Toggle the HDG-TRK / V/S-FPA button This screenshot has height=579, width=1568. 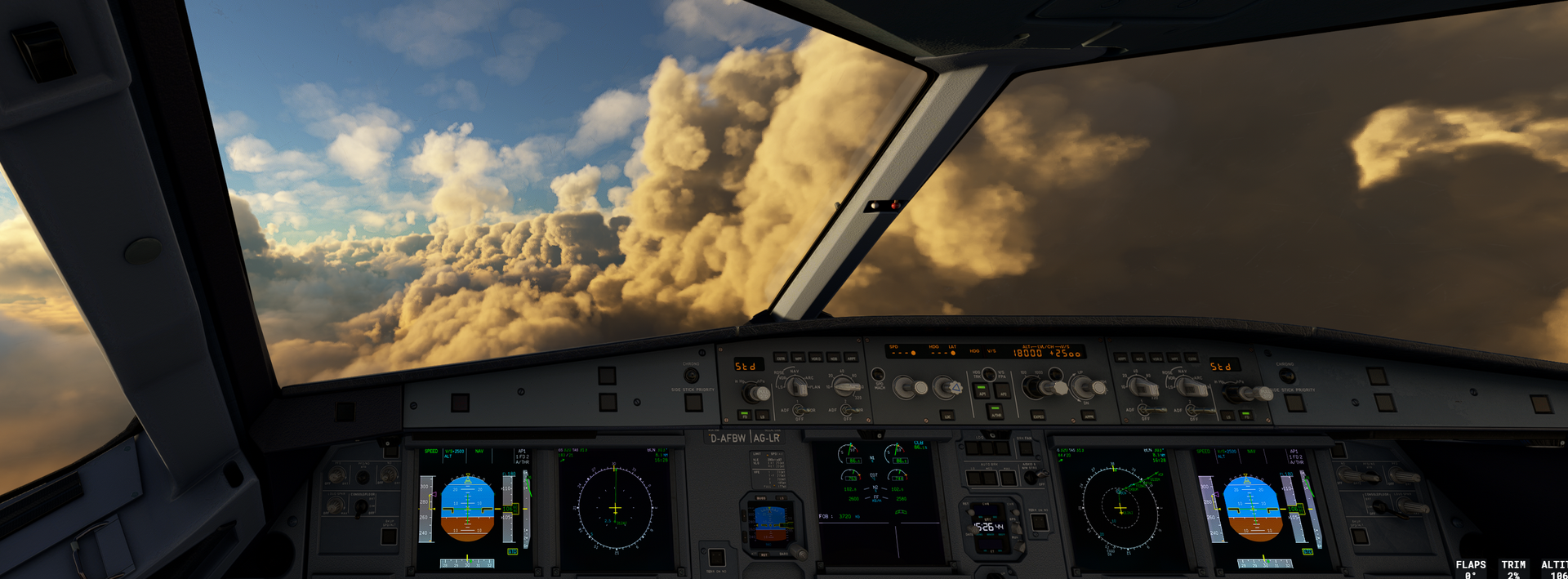click(989, 375)
